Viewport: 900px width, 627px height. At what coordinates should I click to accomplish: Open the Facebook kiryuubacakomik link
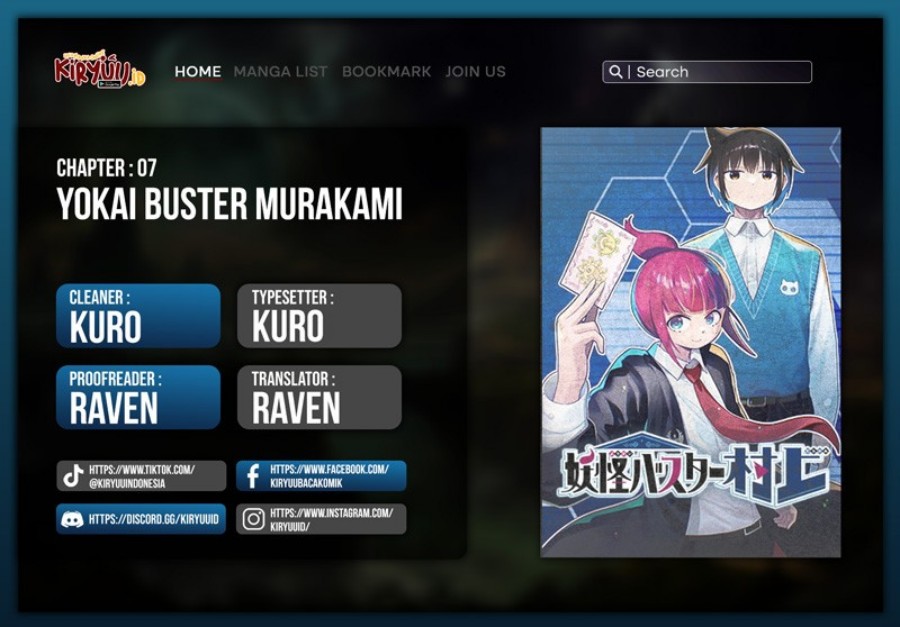tap(321, 476)
